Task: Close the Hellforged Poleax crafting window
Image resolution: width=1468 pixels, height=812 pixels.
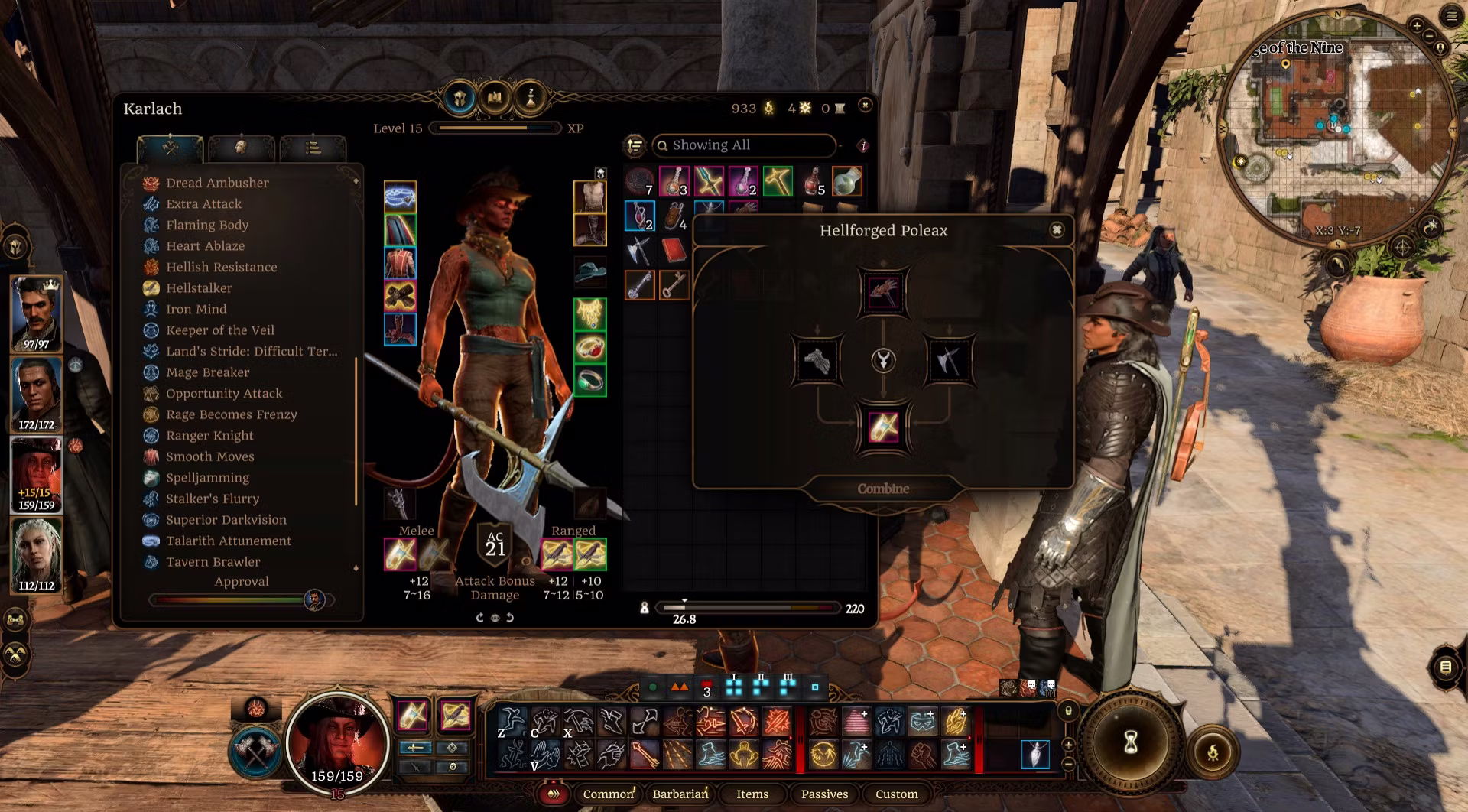Action: coord(1057,230)
